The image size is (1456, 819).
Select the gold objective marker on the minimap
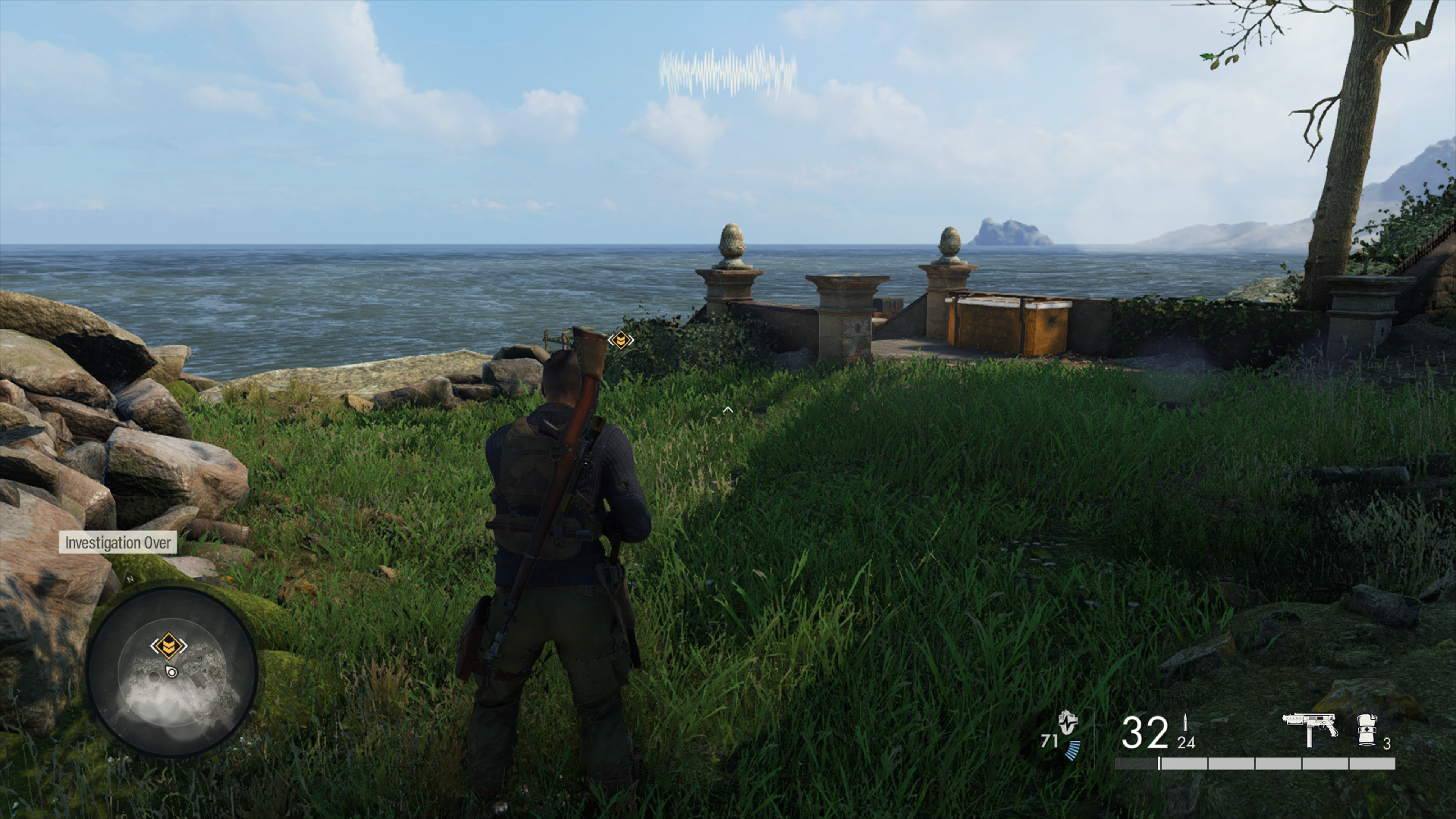[168, 645]
